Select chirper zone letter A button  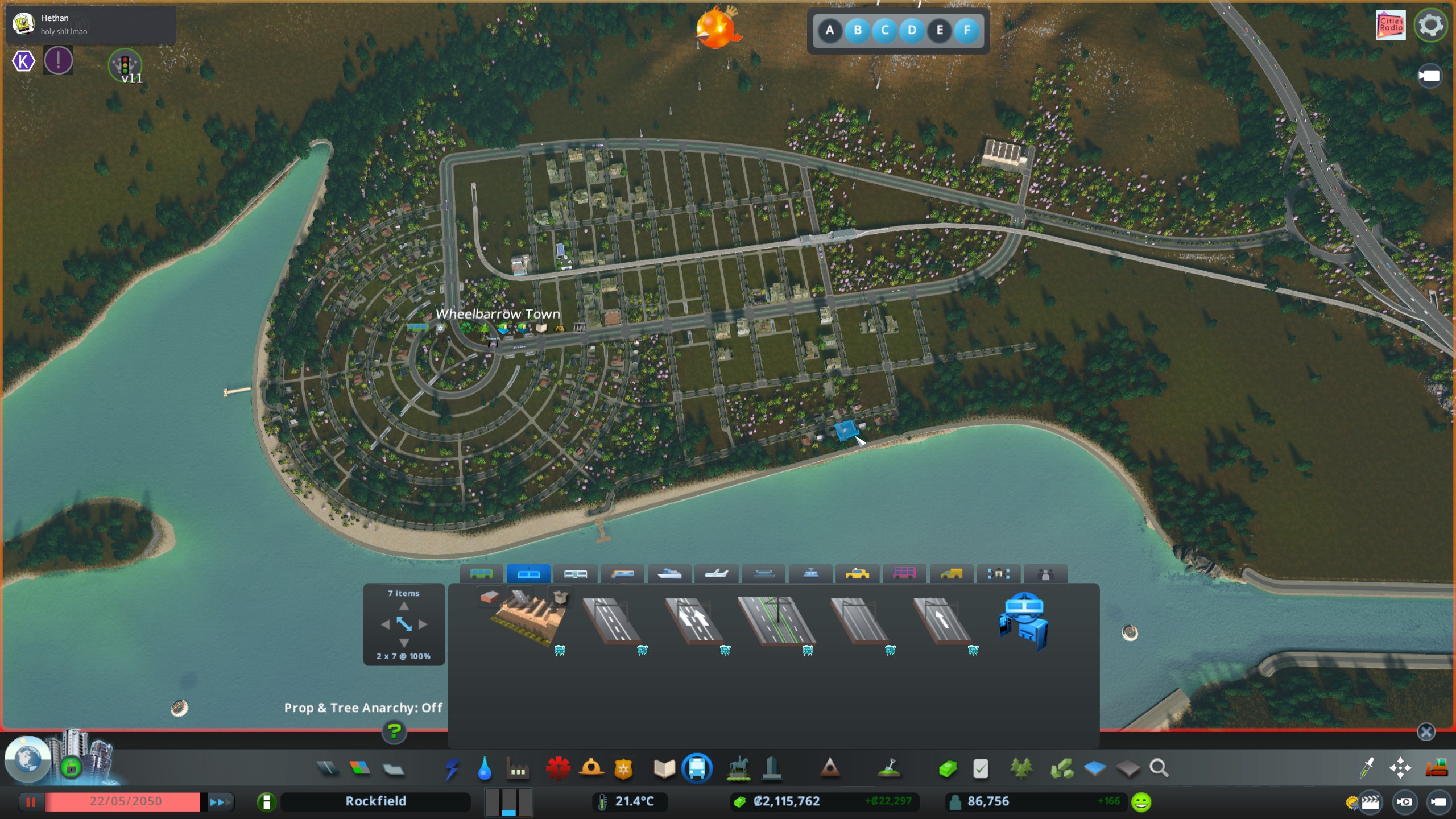pyautogui.click(x=830, y=30)
